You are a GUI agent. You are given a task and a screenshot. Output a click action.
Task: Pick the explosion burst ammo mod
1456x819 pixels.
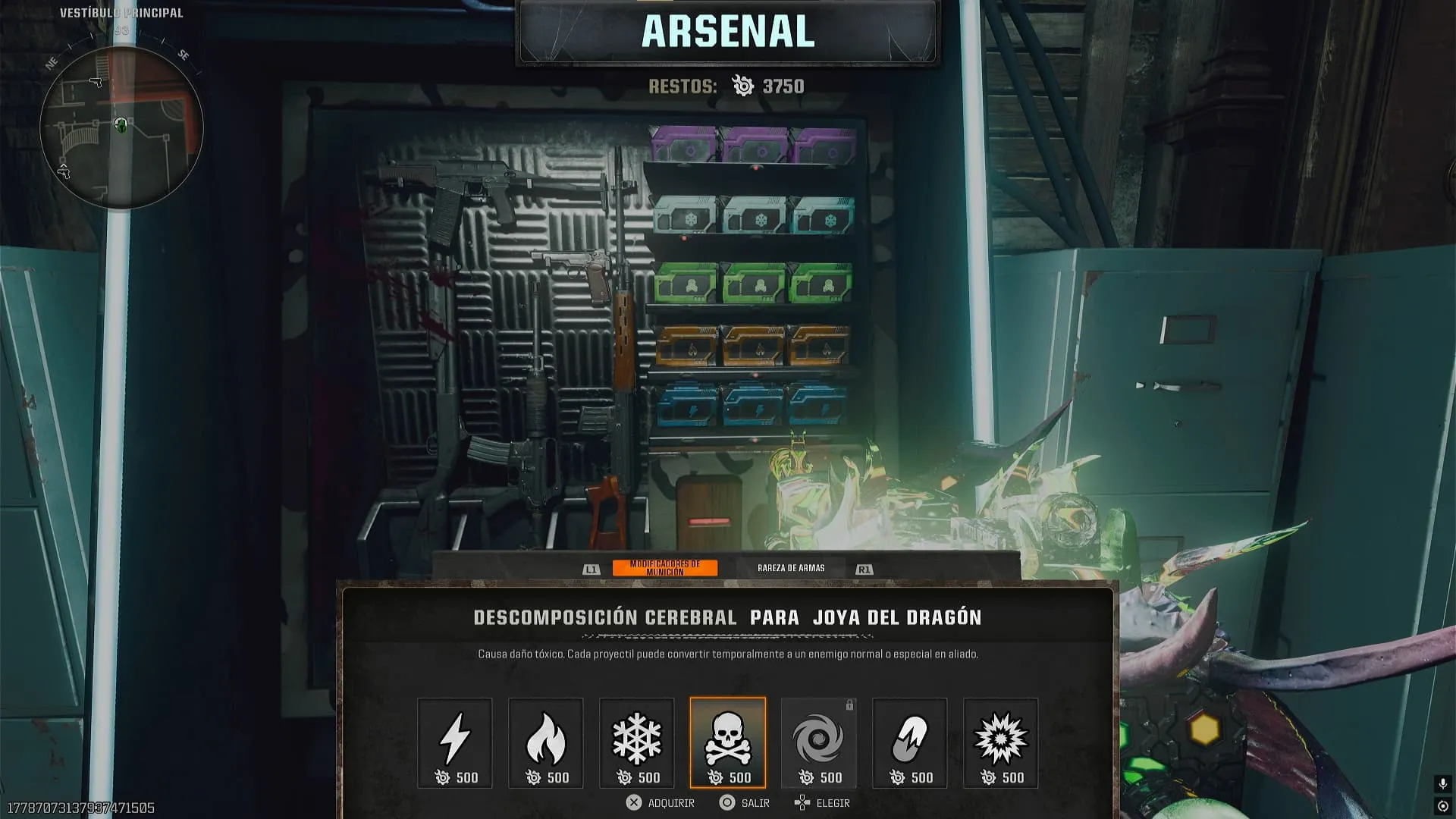pos(1001,742)
